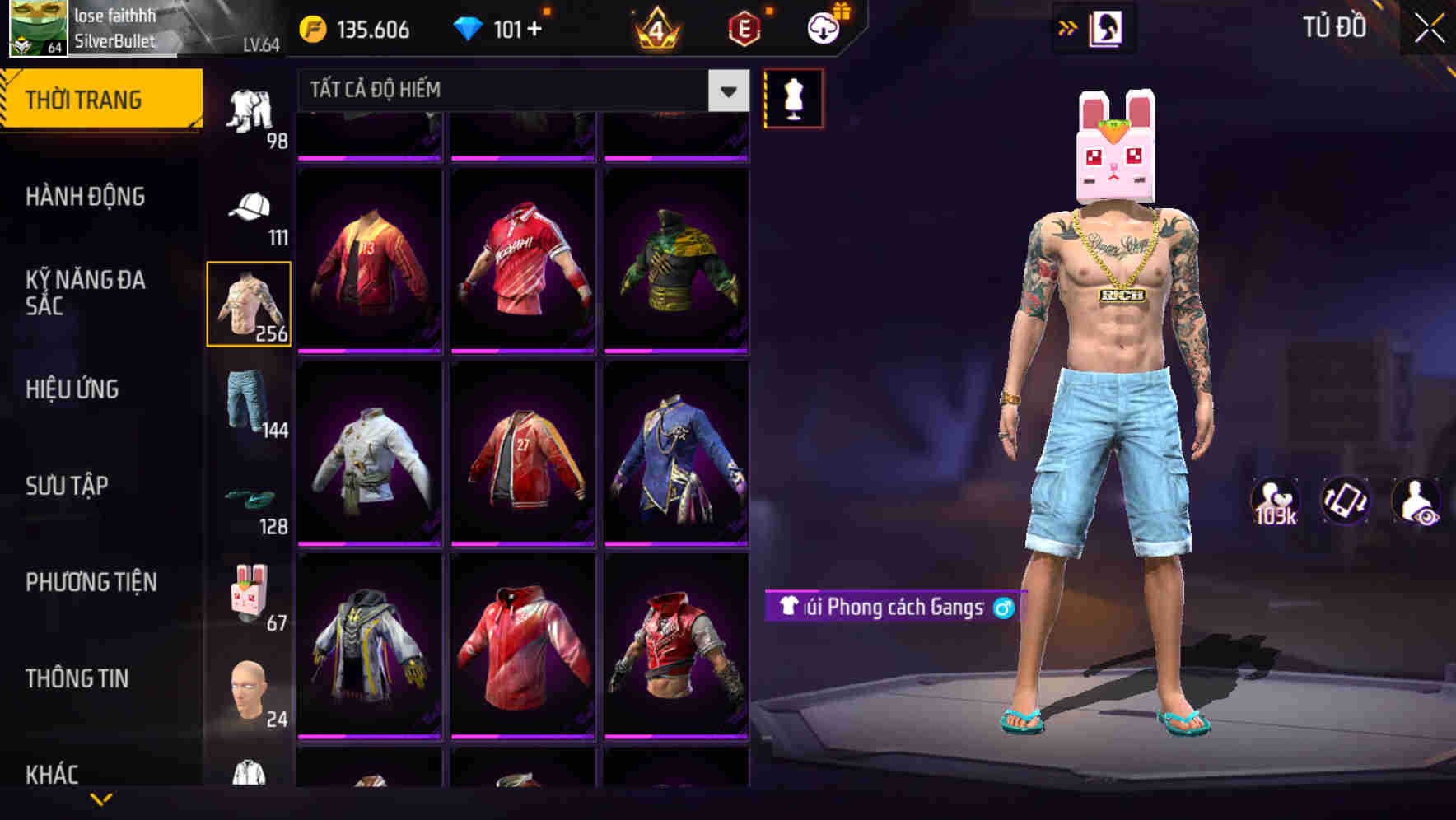Click the double chevron next to character panel
The image size is (1456, 820).
pyautogui.click(x=1068, y=27)
